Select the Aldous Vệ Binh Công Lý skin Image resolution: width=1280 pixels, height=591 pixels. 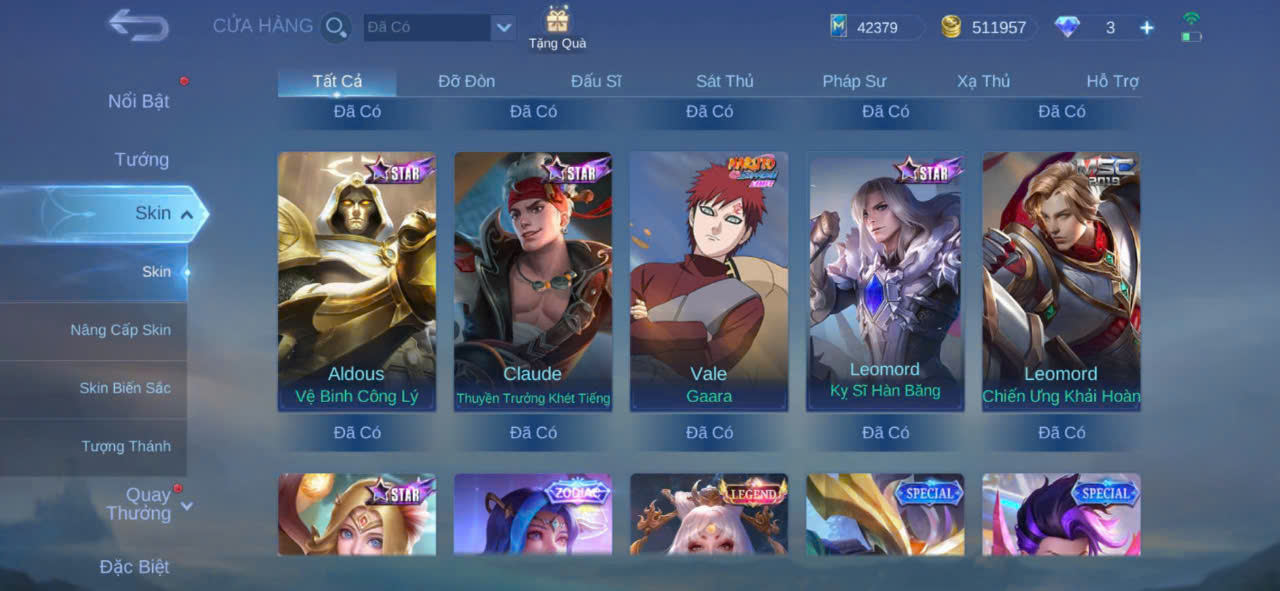point(356,281)
